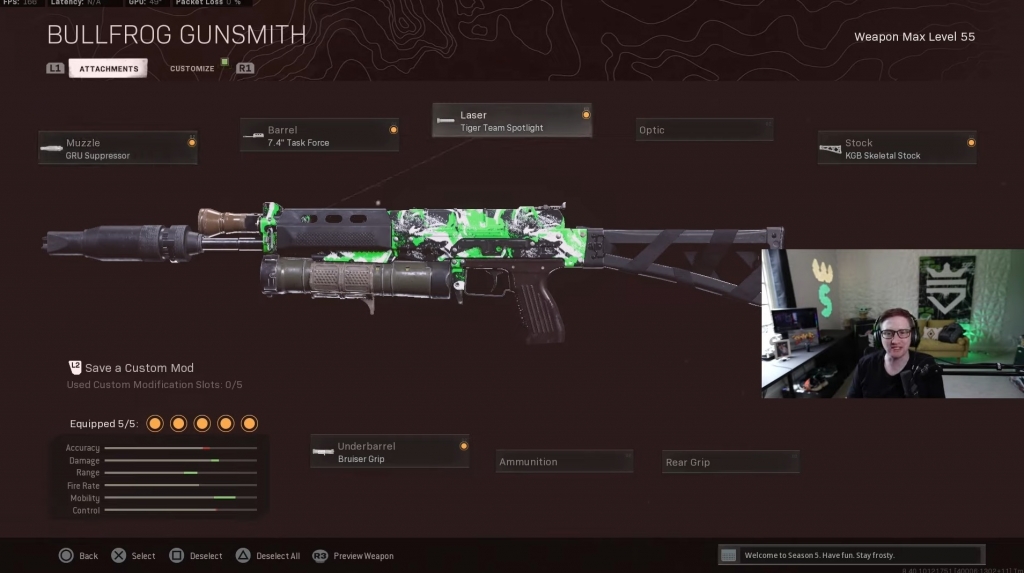Click Deselect All attachments
Image resolution: width=1024 pixels, height=573 pixels.
(268, 556)
